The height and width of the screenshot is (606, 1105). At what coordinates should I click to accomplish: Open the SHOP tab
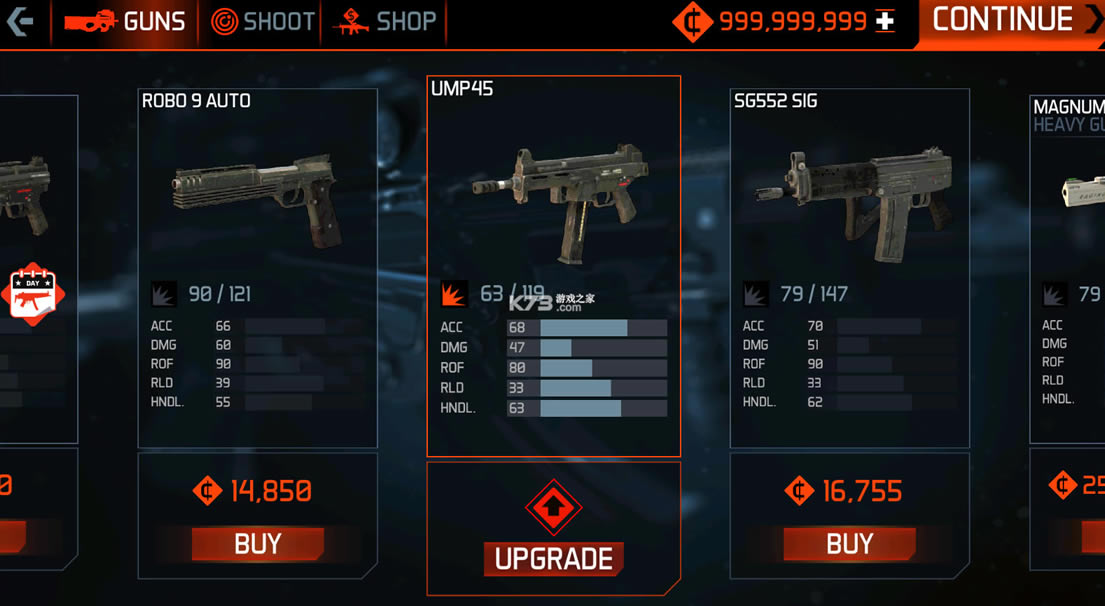pyautogui.click(x=386, y=21)
